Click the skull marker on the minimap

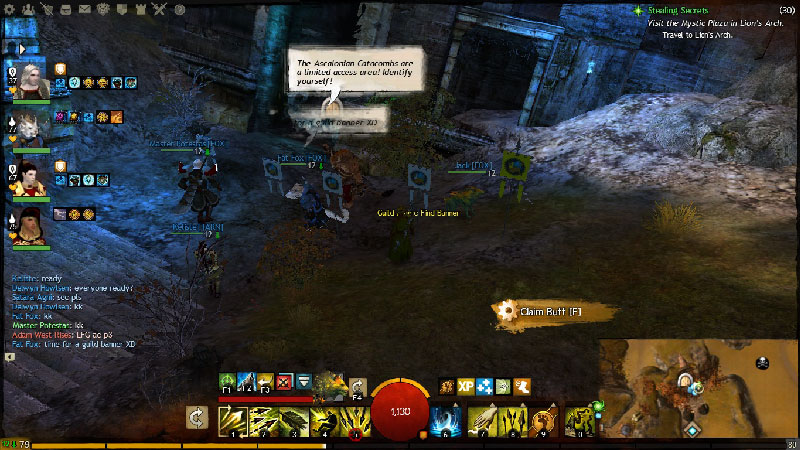point(761,362)
